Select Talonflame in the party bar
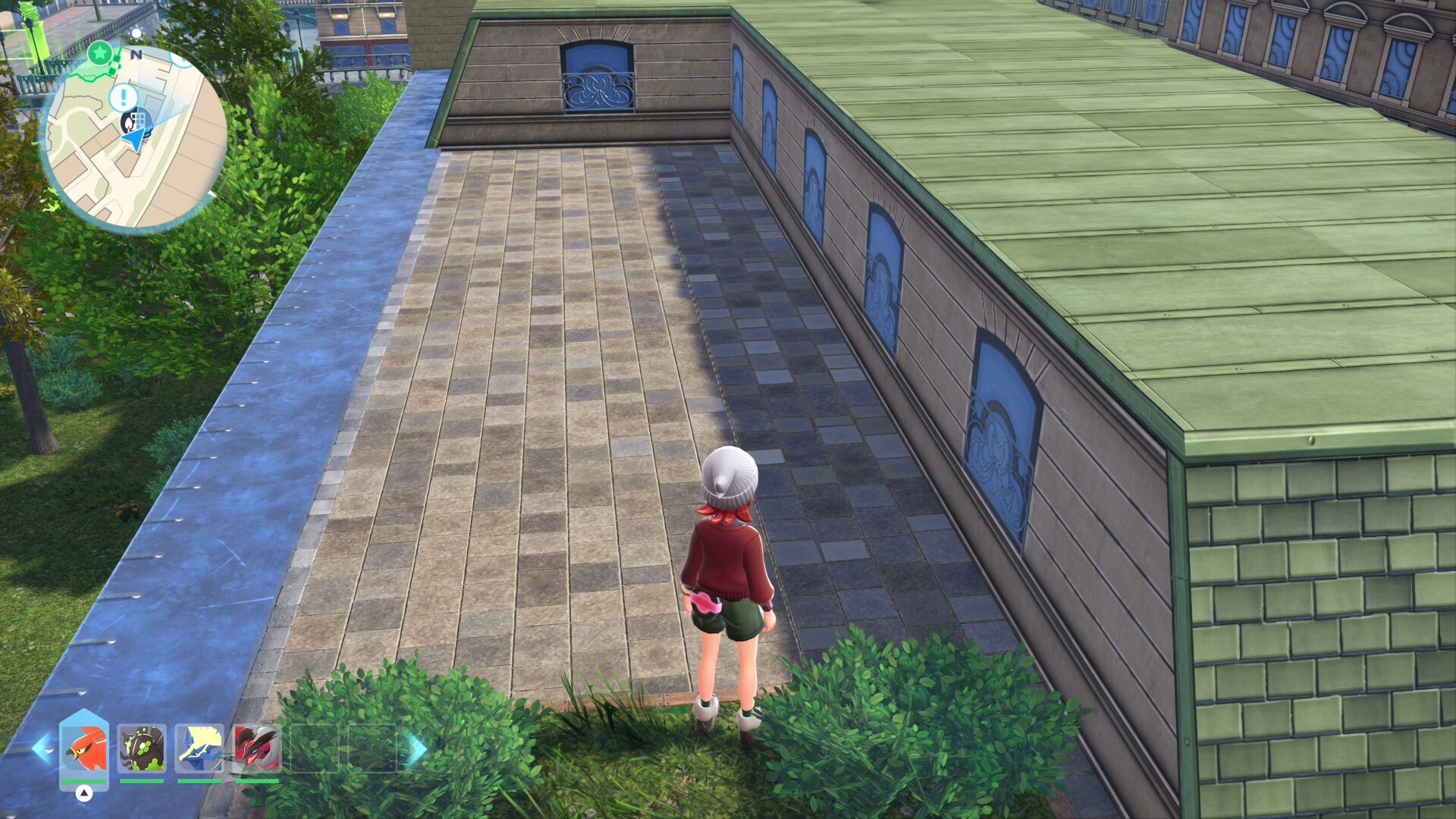This screenshot has width=1456, height=819. pyautogui.click(x=83, y=748)
